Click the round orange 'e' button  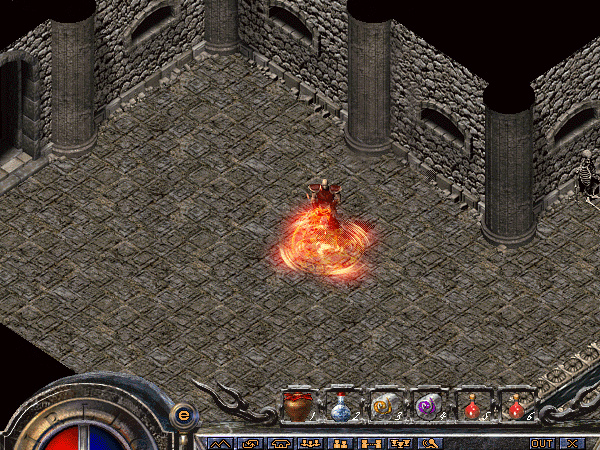[x=182, y=414]
